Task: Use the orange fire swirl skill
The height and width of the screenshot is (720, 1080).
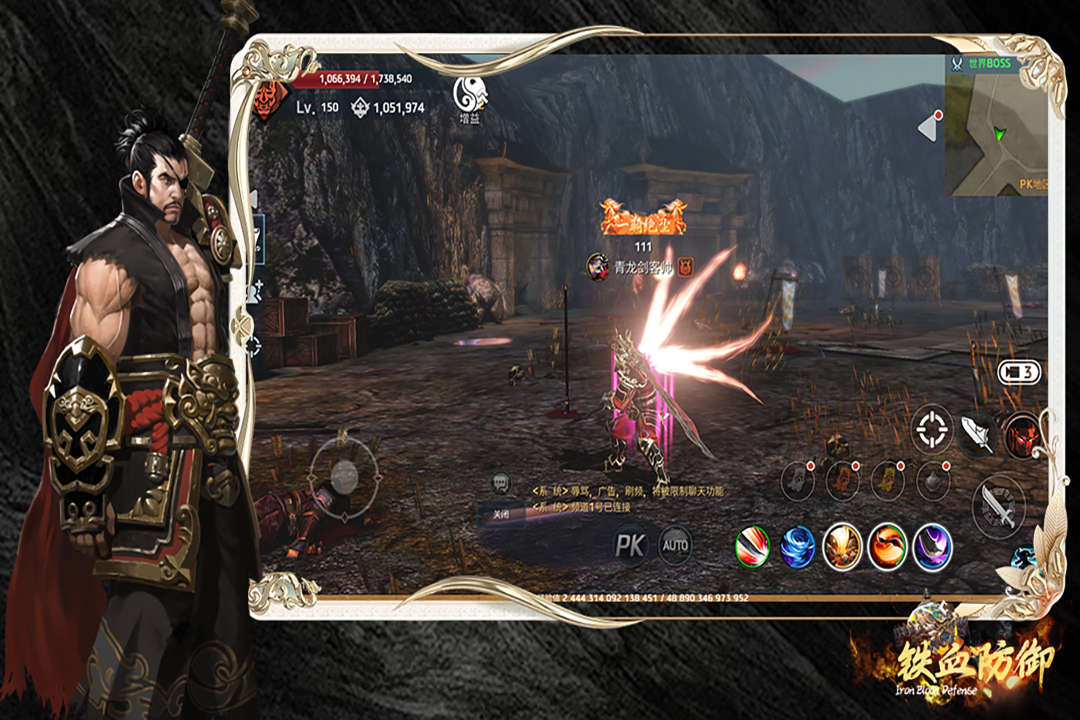Action: (x=887, y=547)
